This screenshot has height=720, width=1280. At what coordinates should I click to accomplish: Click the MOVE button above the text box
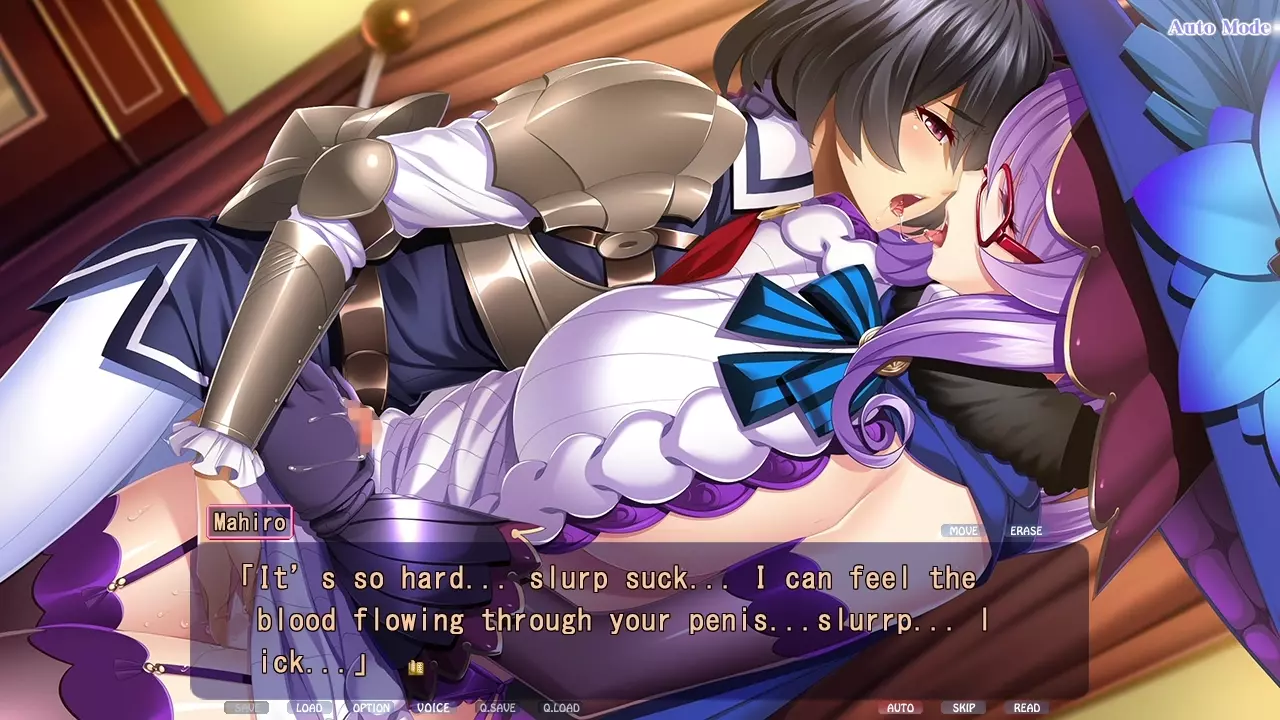point(964,531)
